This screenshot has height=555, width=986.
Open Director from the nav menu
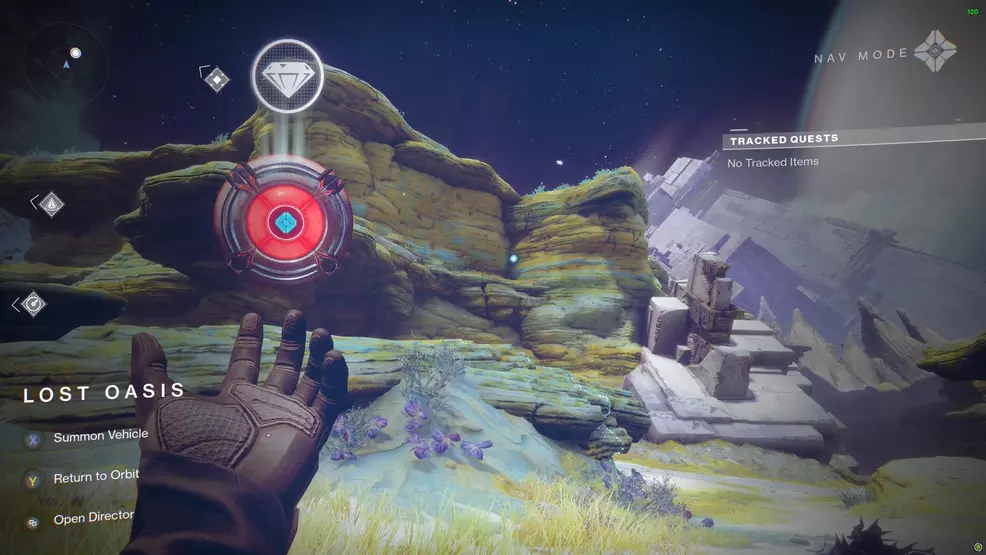(x=93, y=519)
